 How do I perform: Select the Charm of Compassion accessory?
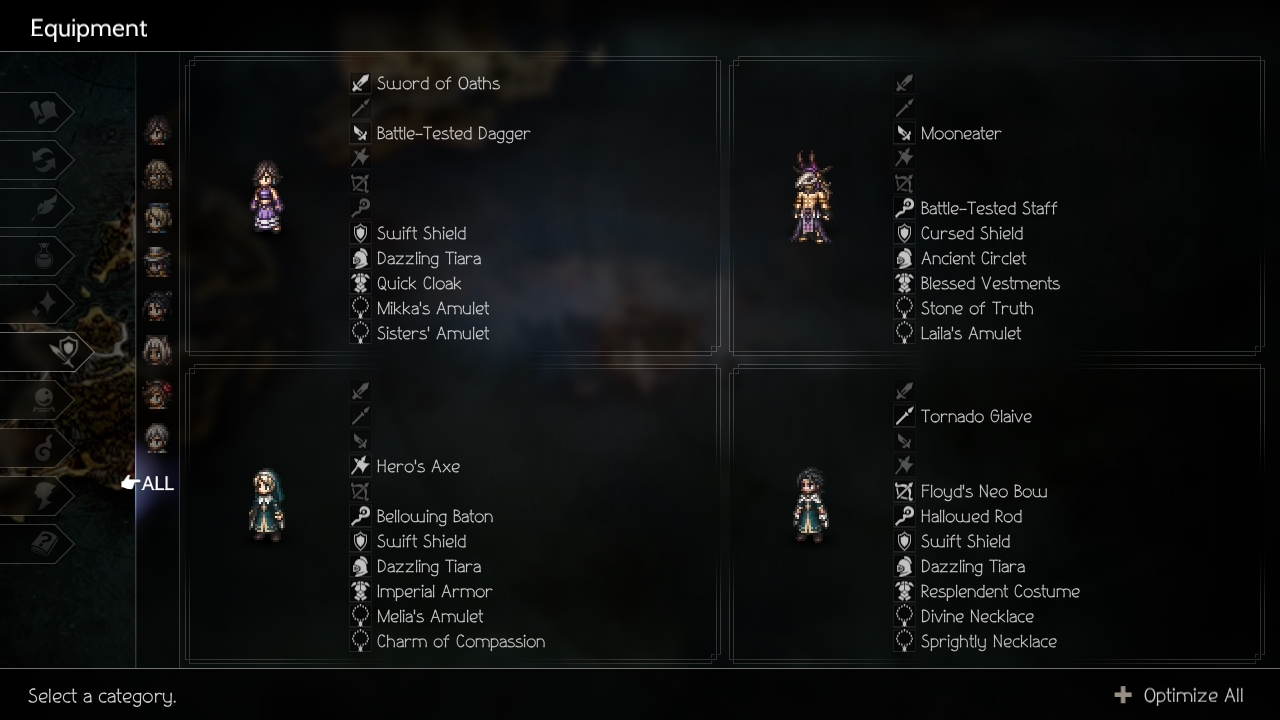click(x=460, y=642)
